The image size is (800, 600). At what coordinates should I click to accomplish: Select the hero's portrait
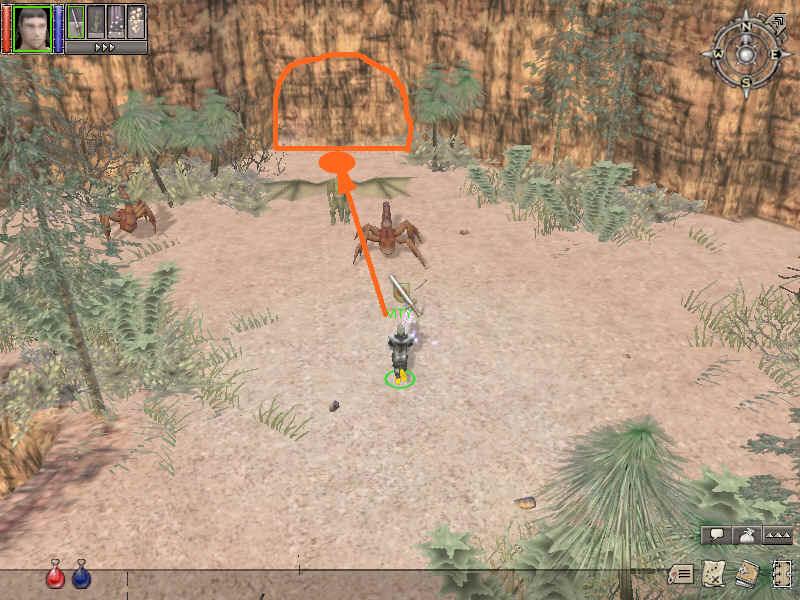pyautogui.click(x=32, y=27)
